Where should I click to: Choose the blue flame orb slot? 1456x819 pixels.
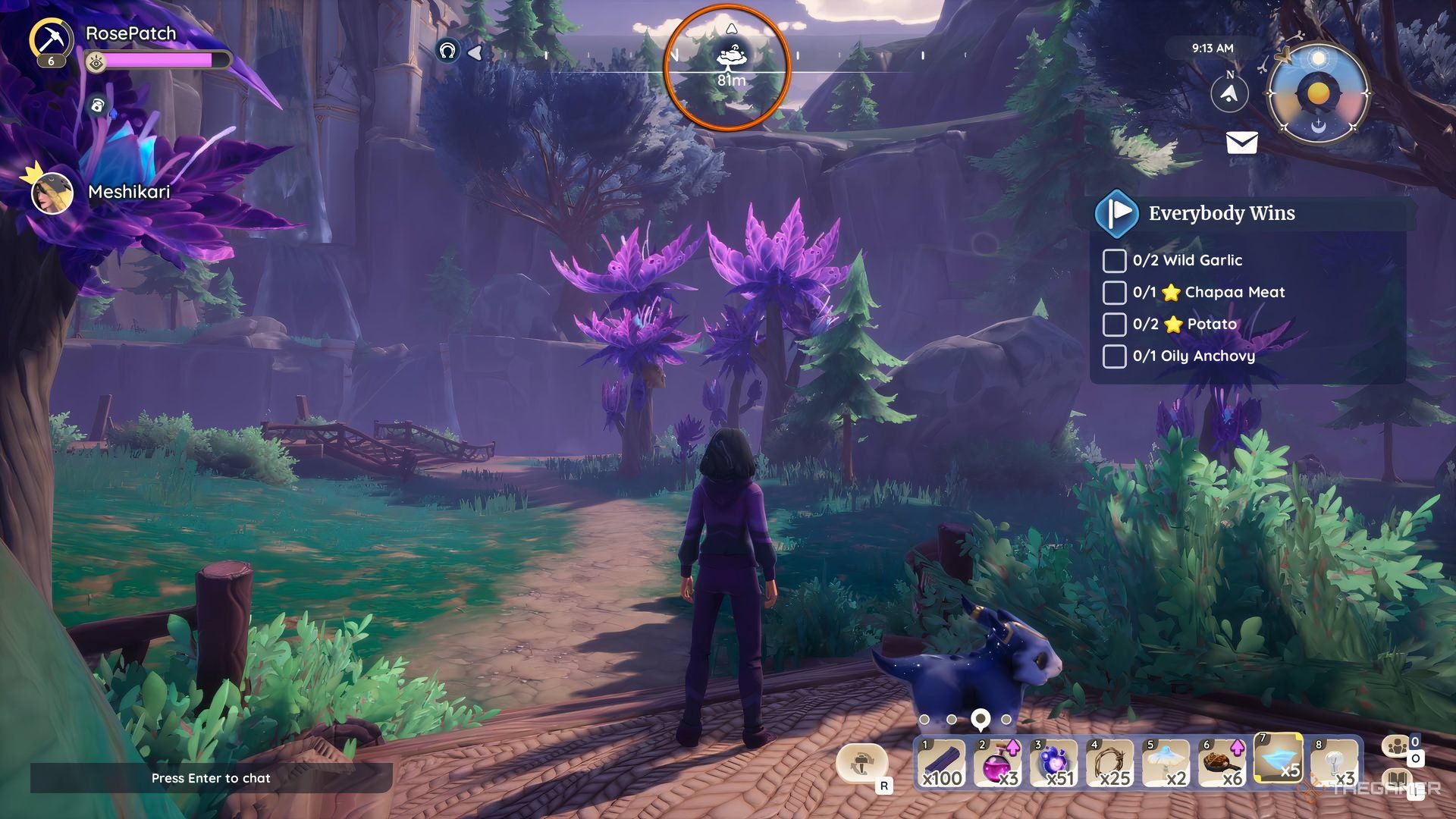[x=1053, y=762]
